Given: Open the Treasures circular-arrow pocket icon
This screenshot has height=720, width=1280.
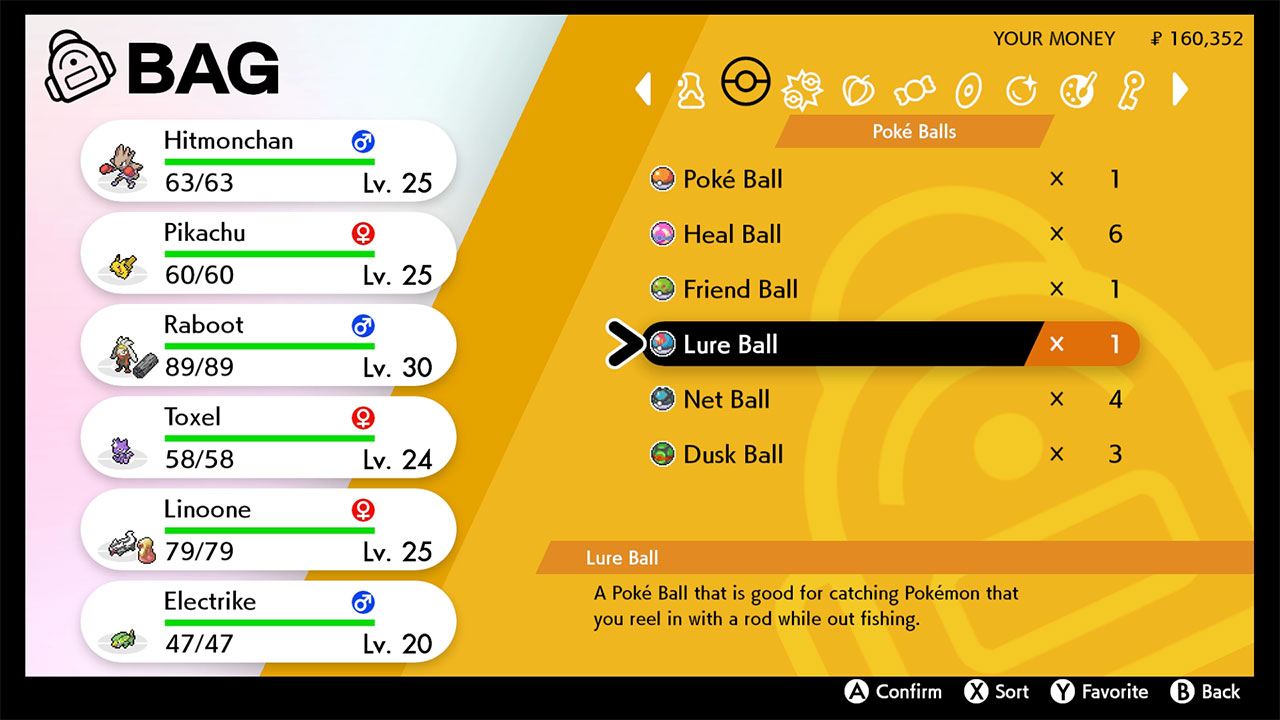Looking at the screenshot, I should pyautogui.click(x=1021, y=88).
